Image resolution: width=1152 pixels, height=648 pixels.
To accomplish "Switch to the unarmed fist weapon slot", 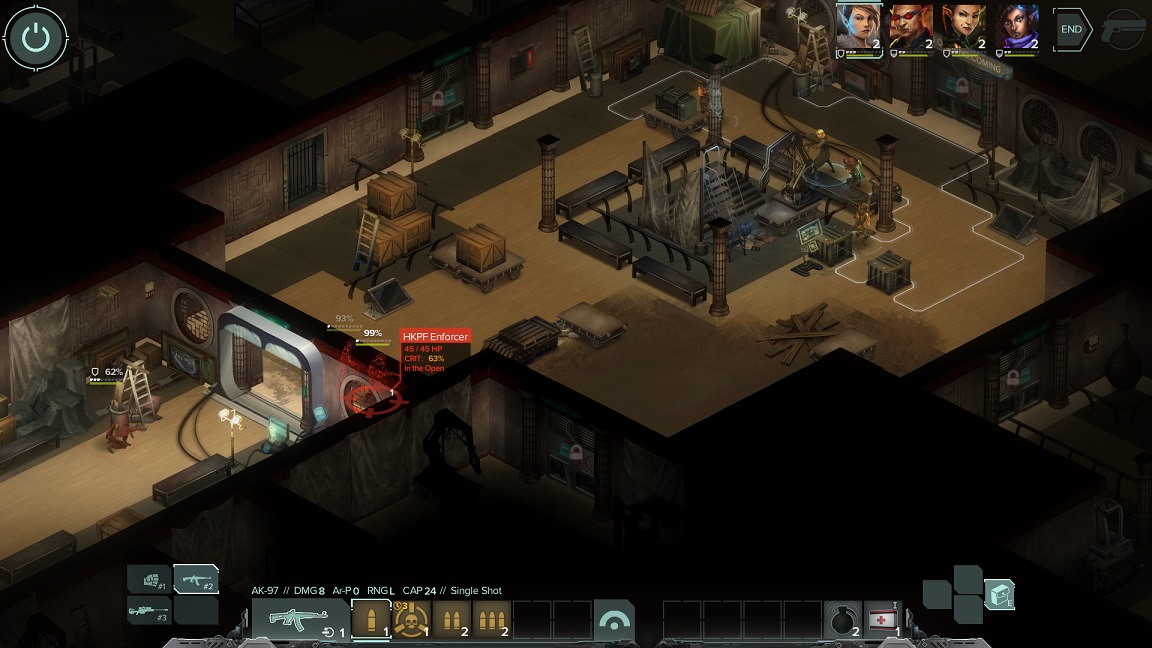I will click(x=149, y=579).
